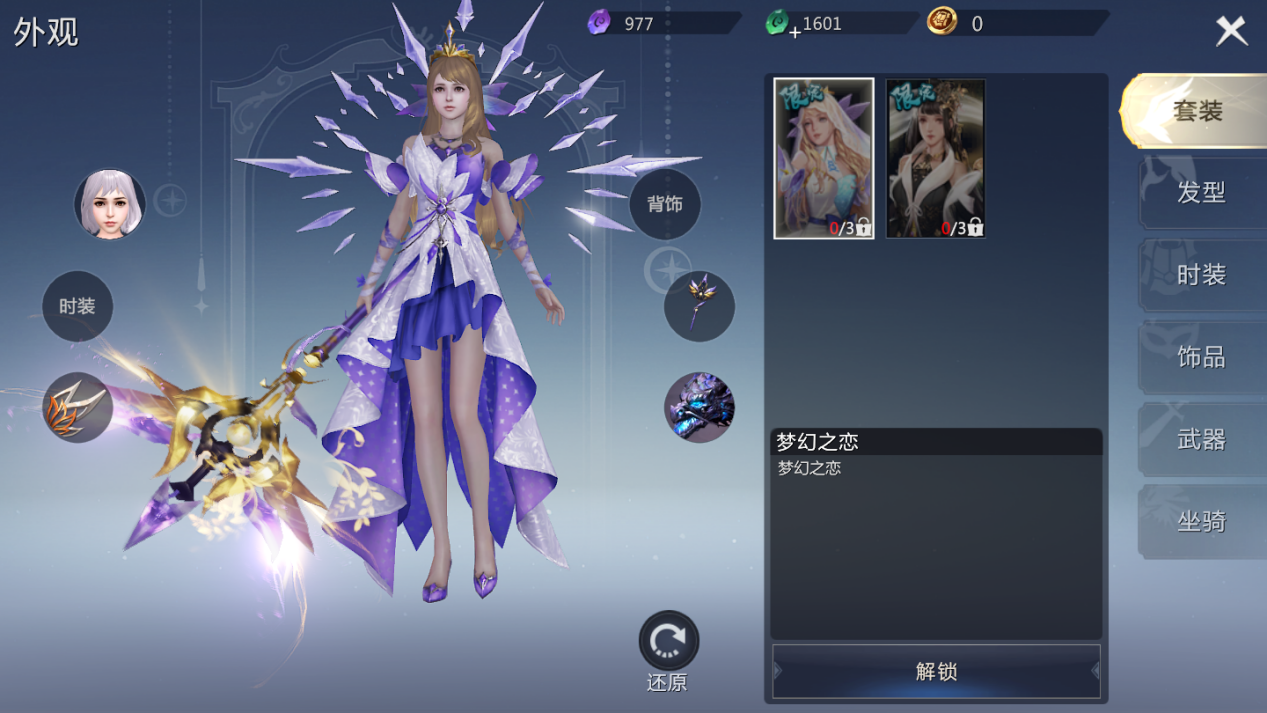The width and height of the screenshot is (1267, 713).
Task: Click the round 时装 costume slot
Action: coord(77,306)
